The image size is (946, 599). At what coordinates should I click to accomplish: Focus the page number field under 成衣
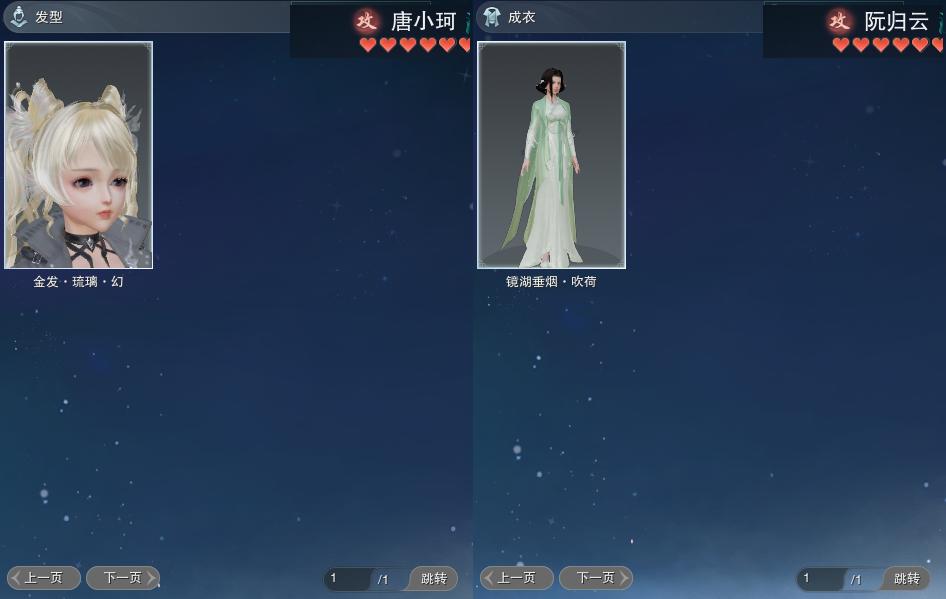coord(821,579)
